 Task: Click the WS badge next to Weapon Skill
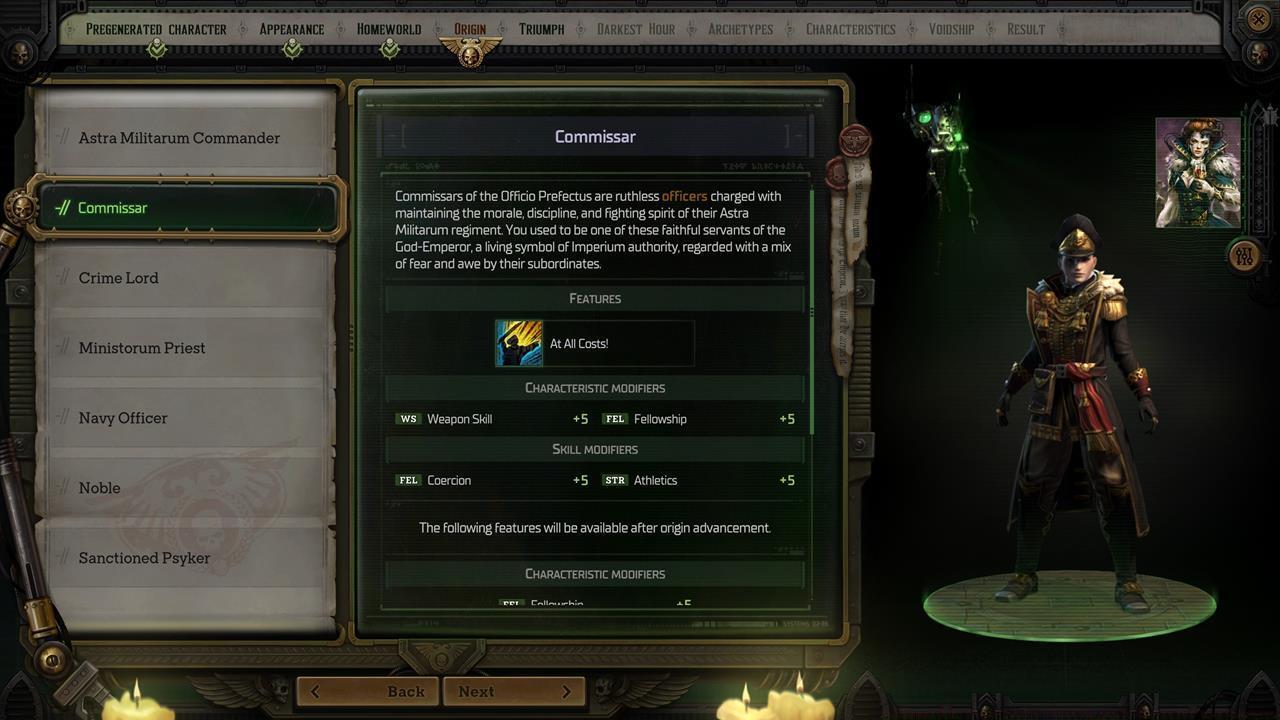point(409,419)
